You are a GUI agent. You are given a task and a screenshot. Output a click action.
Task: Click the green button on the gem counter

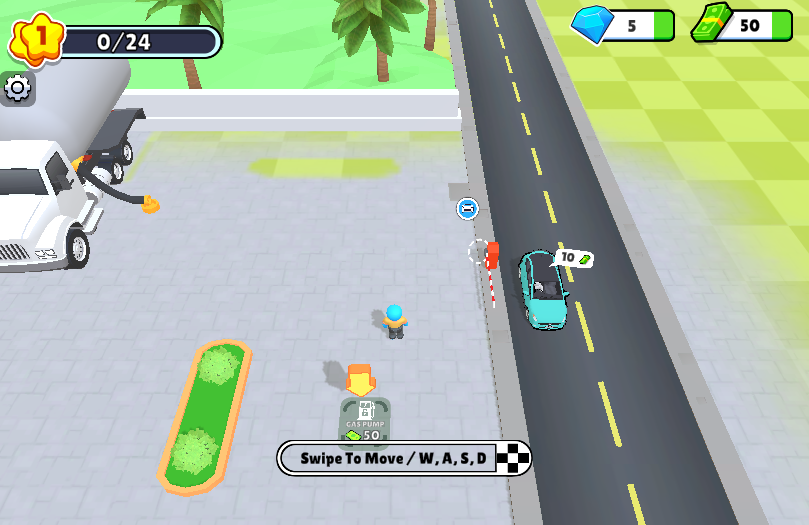663,26
